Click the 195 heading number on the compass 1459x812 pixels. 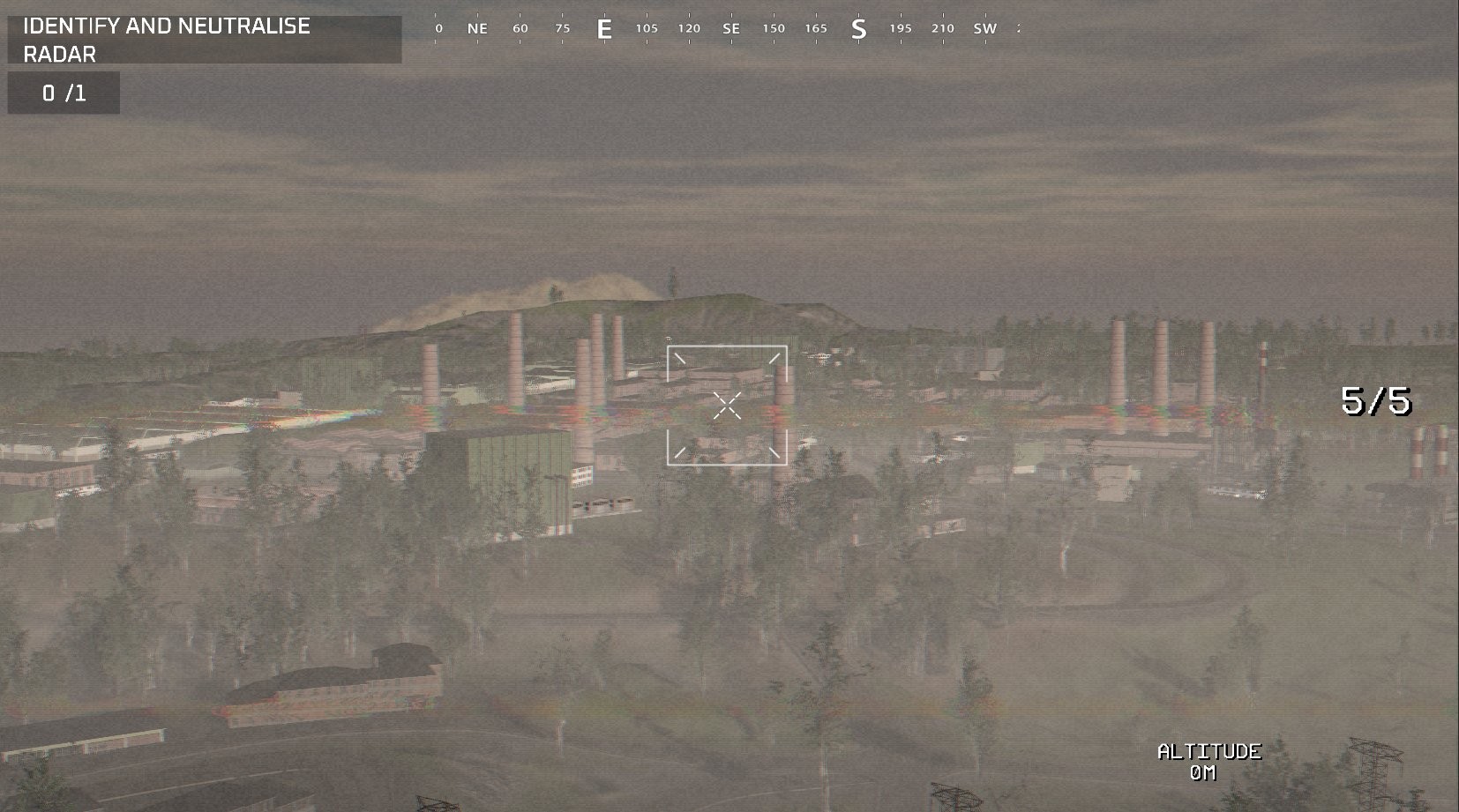(x=899, y=28)
